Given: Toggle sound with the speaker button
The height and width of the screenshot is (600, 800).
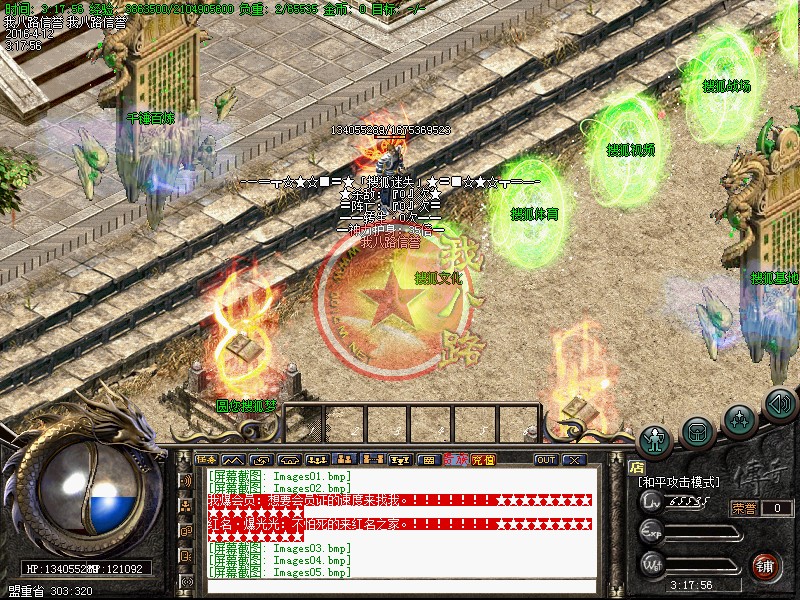Looking at the screenshot, I should click(779, 404).
